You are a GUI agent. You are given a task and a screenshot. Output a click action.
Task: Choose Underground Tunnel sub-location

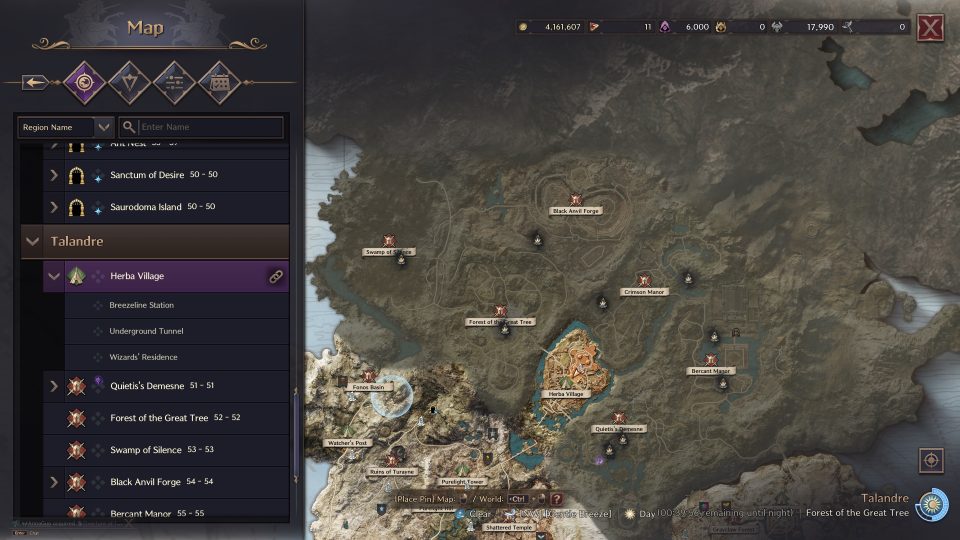coord(146,331)
